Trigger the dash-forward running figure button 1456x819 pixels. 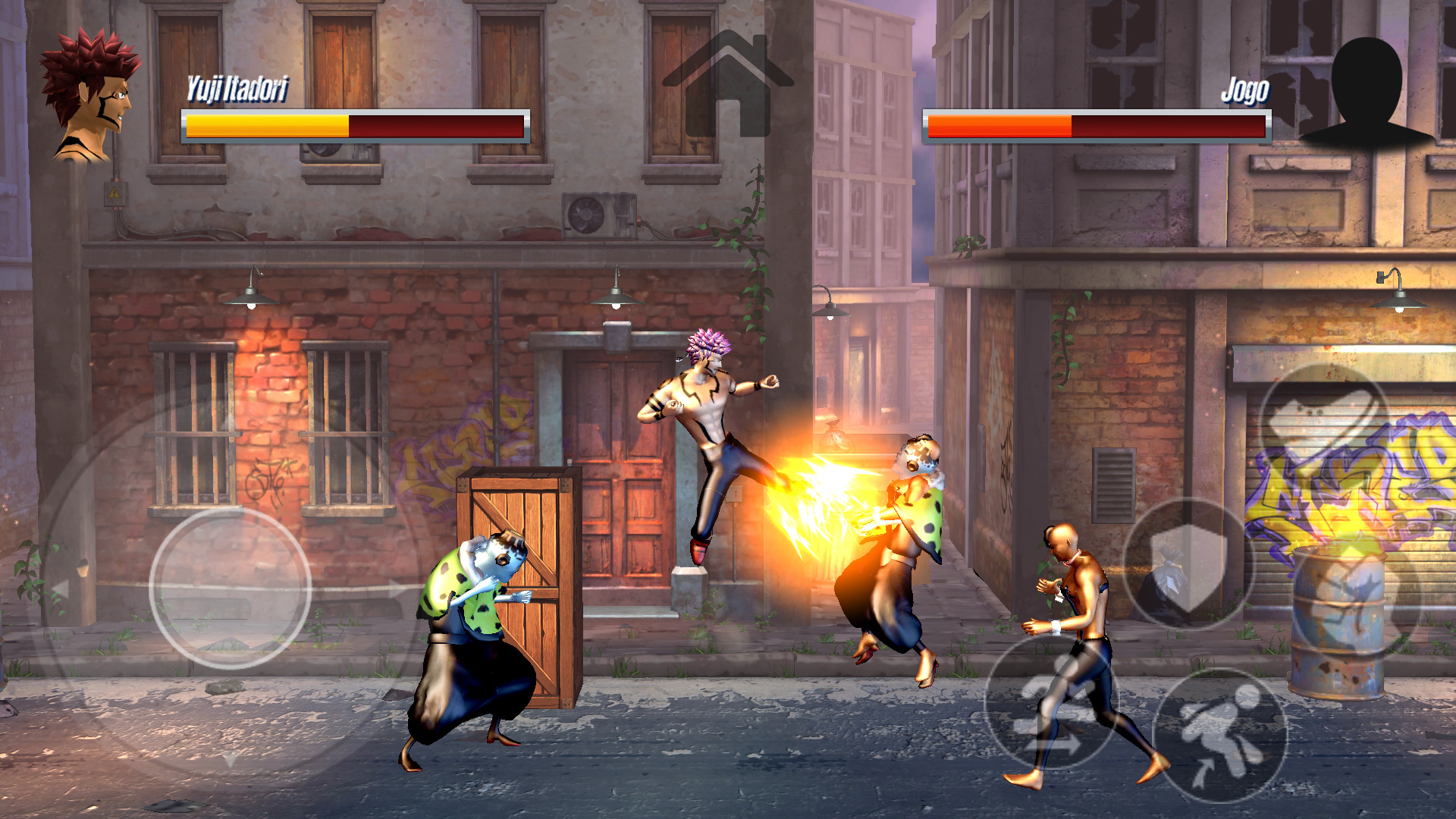click(1052, 701)
